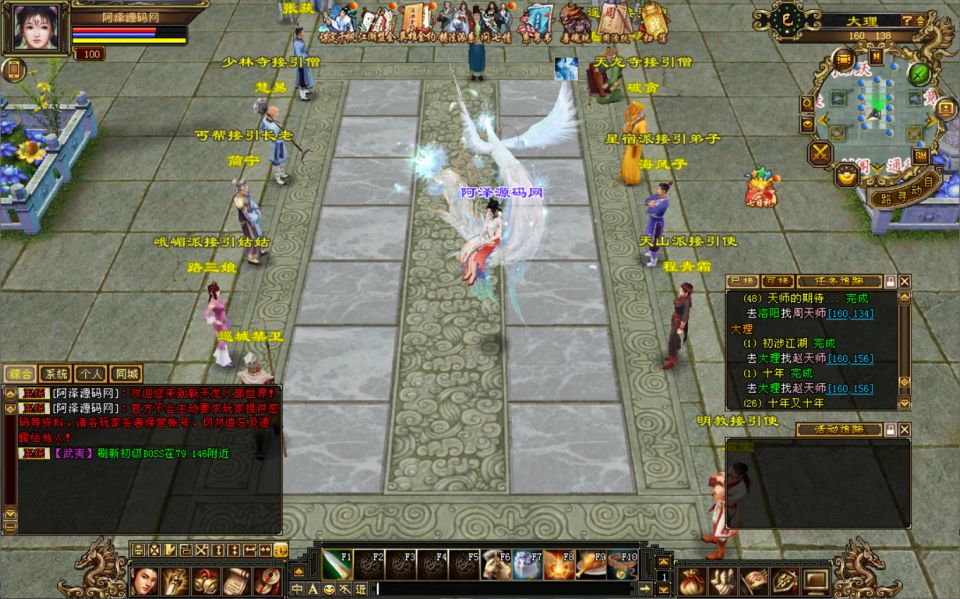
Task: Open the 同城 chat channel tab
Action: pyautogui.click(x=125, y=374)
